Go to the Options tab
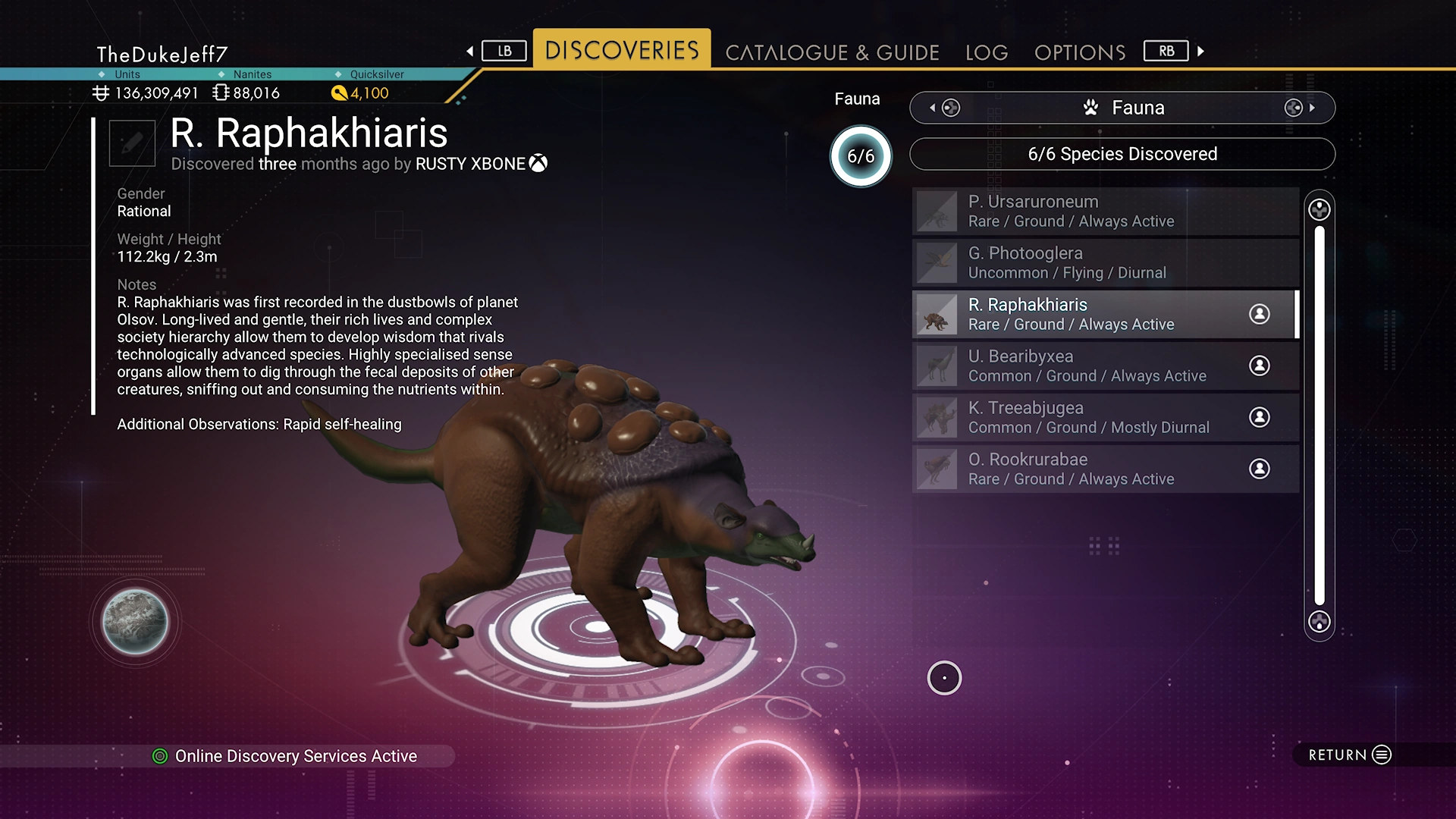Viewport: 1456px width, 819px height. [x=1080, y=52]
